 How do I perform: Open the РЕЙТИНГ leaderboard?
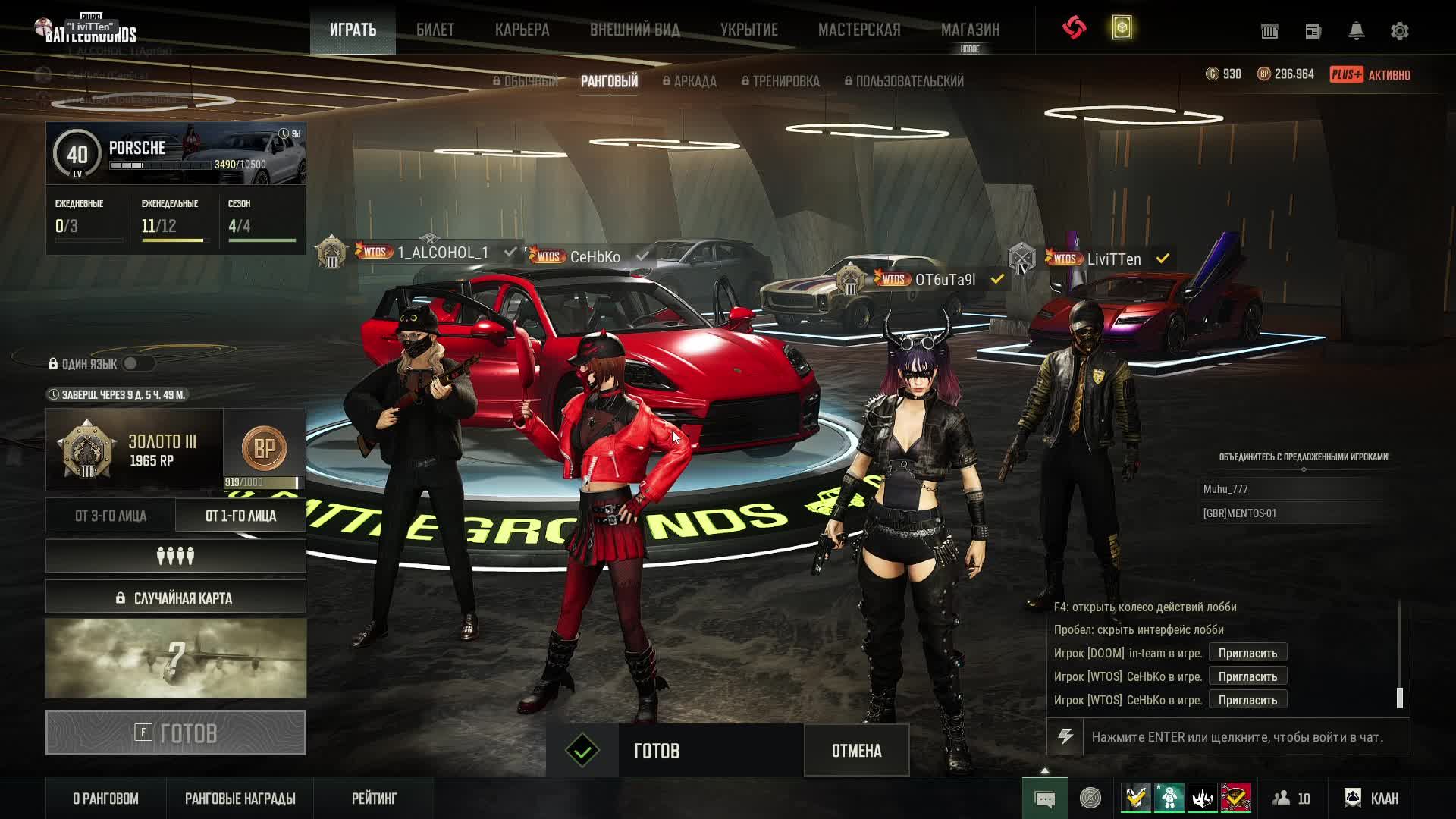click(x=374, y=799)
